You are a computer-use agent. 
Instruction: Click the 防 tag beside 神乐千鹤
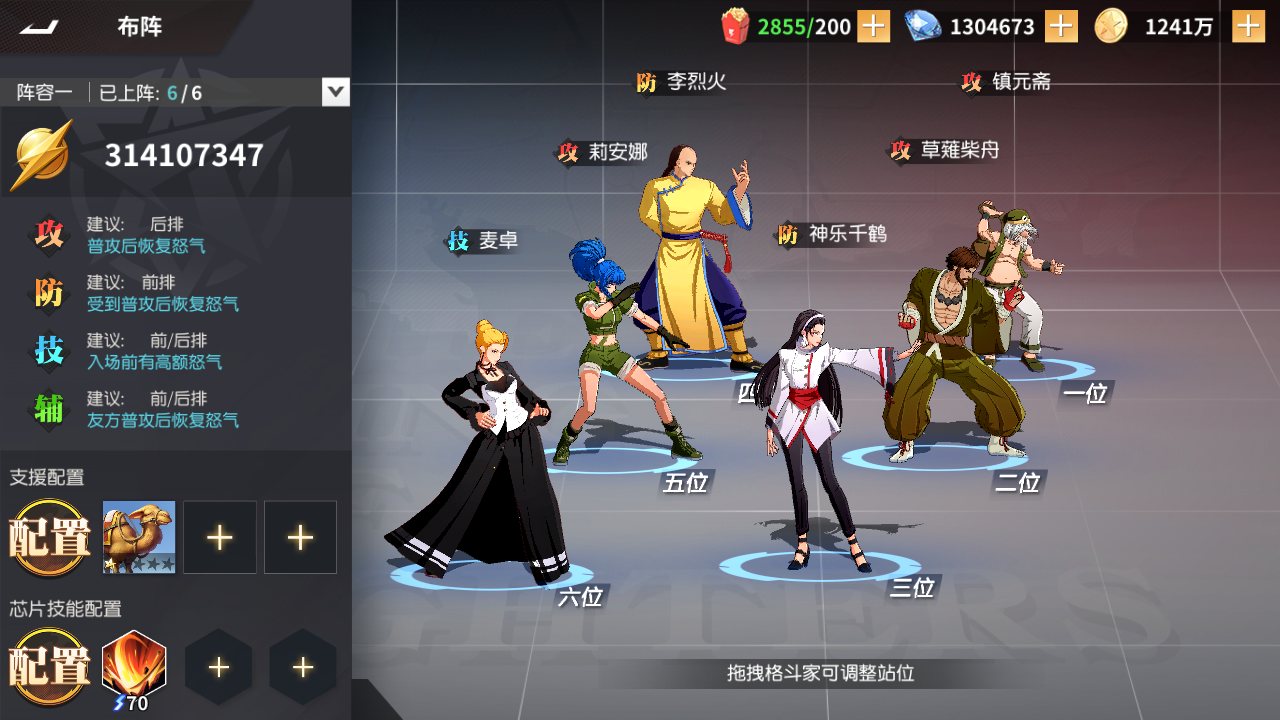click(789, 235)
